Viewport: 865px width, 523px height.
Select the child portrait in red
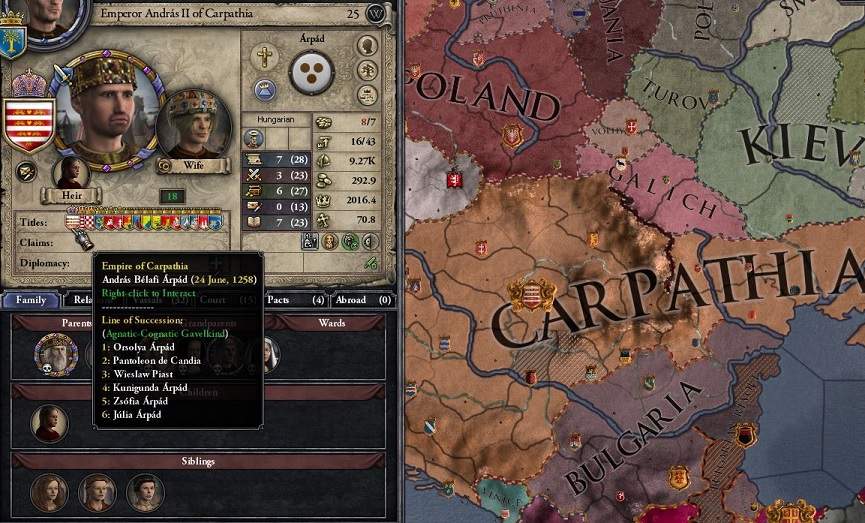coord(49,422)
